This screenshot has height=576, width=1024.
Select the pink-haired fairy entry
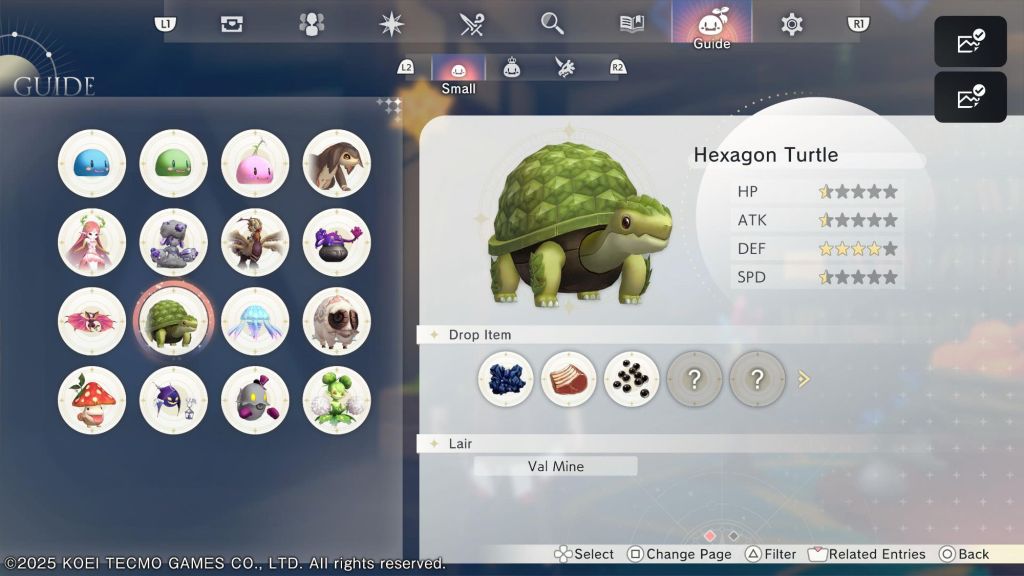tap(92, 242)
